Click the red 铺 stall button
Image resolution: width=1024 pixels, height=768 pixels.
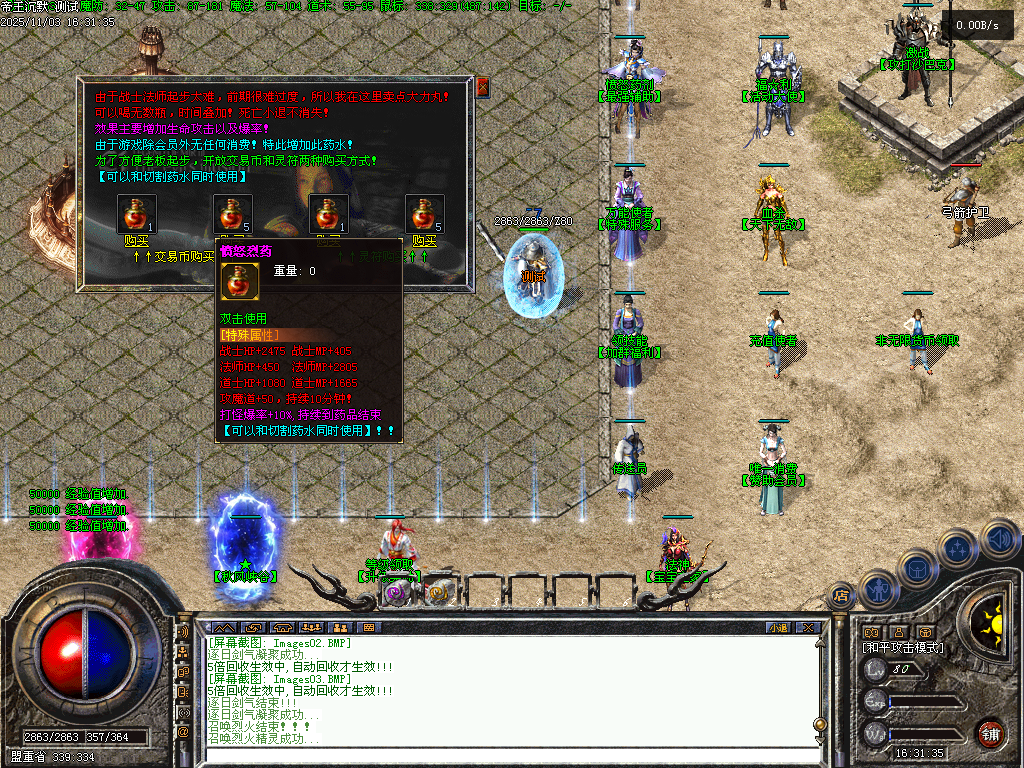(x=989, y=732)
